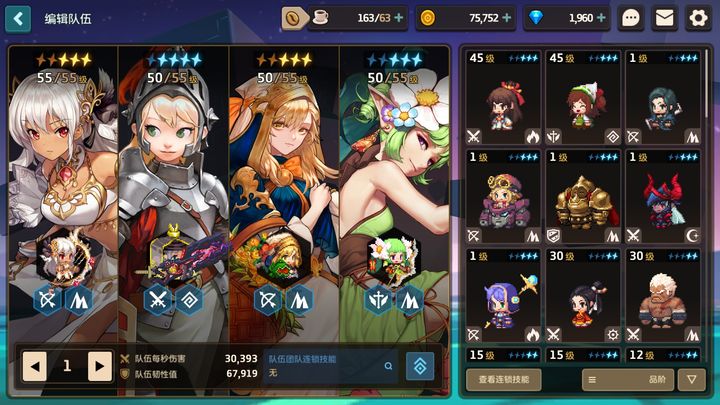The image size is (720, 405).
Task: Inspect the team chain skill magnifier
Action: point(389,366)
